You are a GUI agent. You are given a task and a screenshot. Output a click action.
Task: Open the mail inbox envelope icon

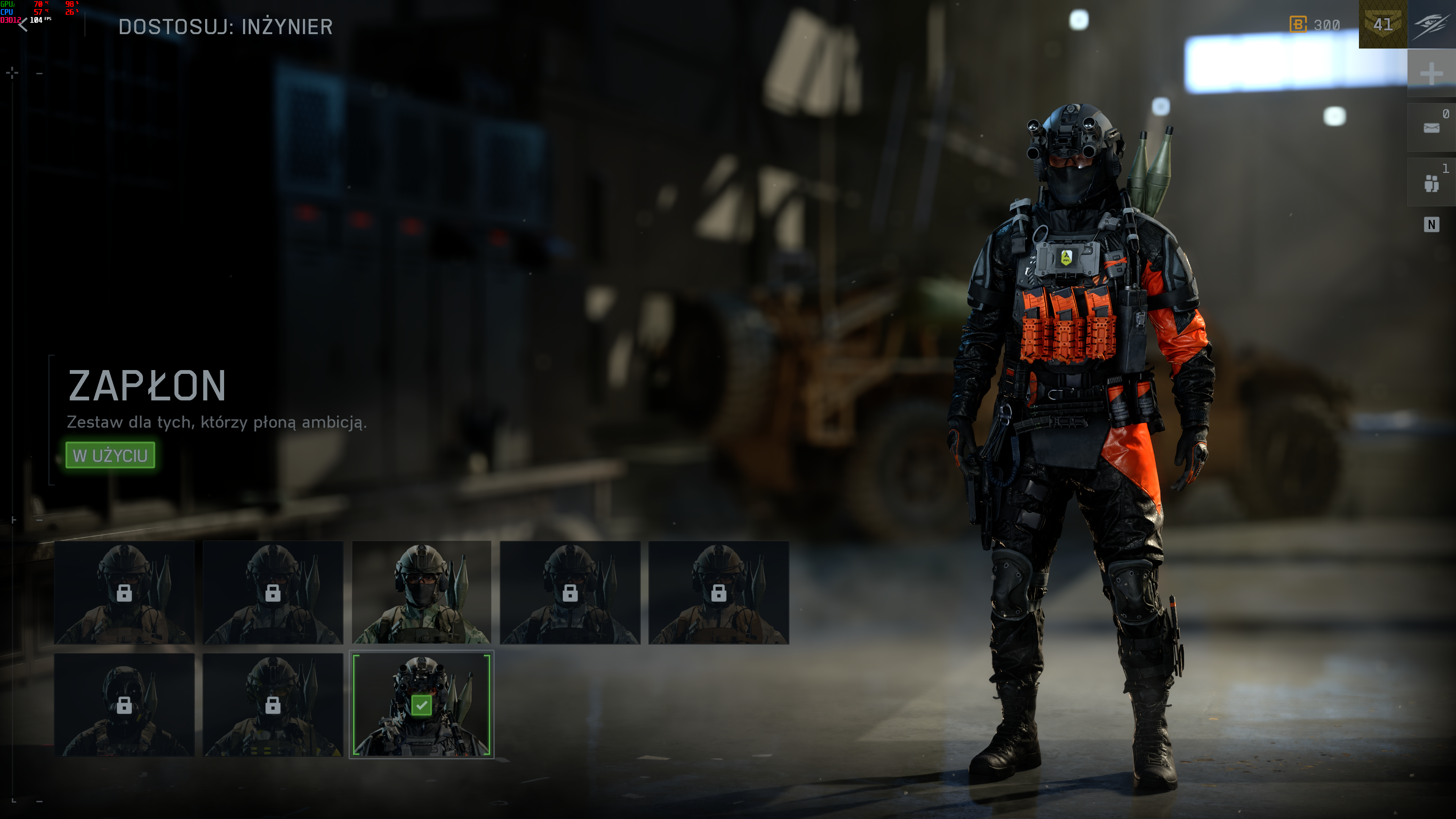[1431, 128]
